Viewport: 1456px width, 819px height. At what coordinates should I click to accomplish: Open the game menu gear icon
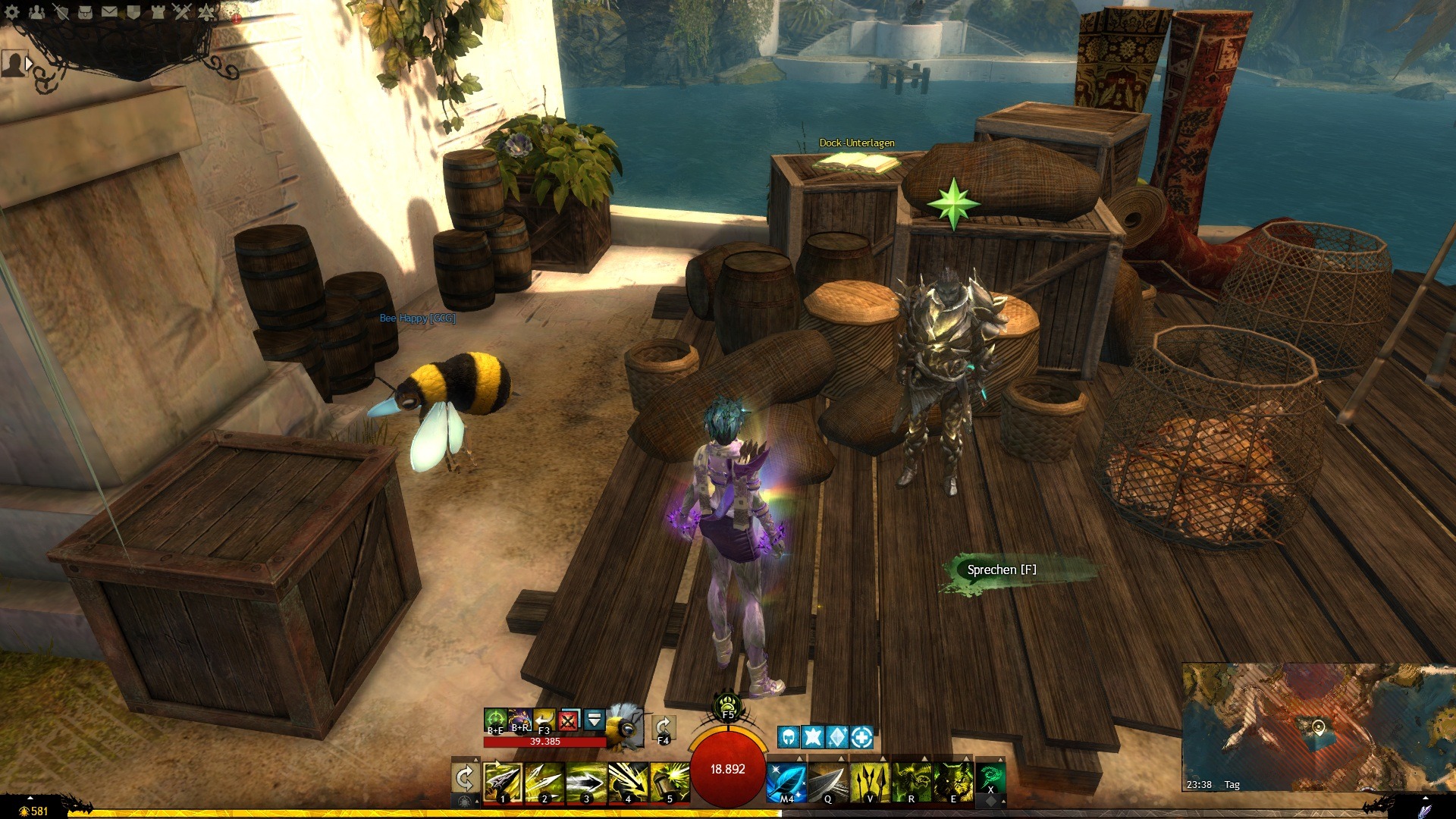tap(12, 11)
